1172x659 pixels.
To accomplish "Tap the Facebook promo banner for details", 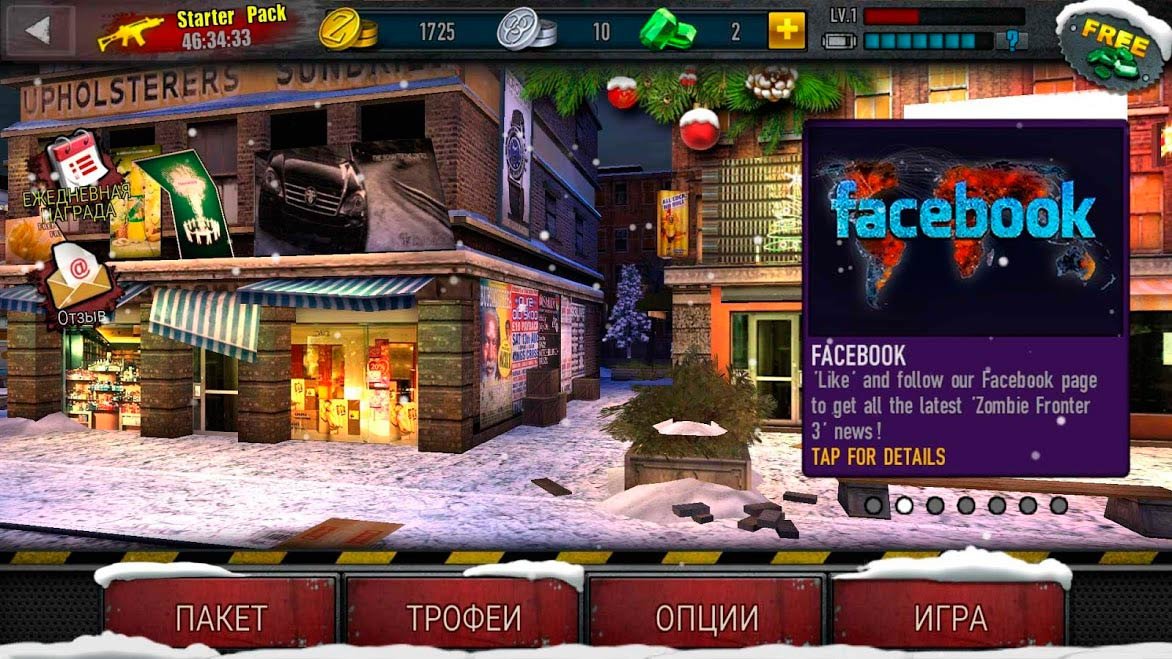I will click(x=965, y=297).
